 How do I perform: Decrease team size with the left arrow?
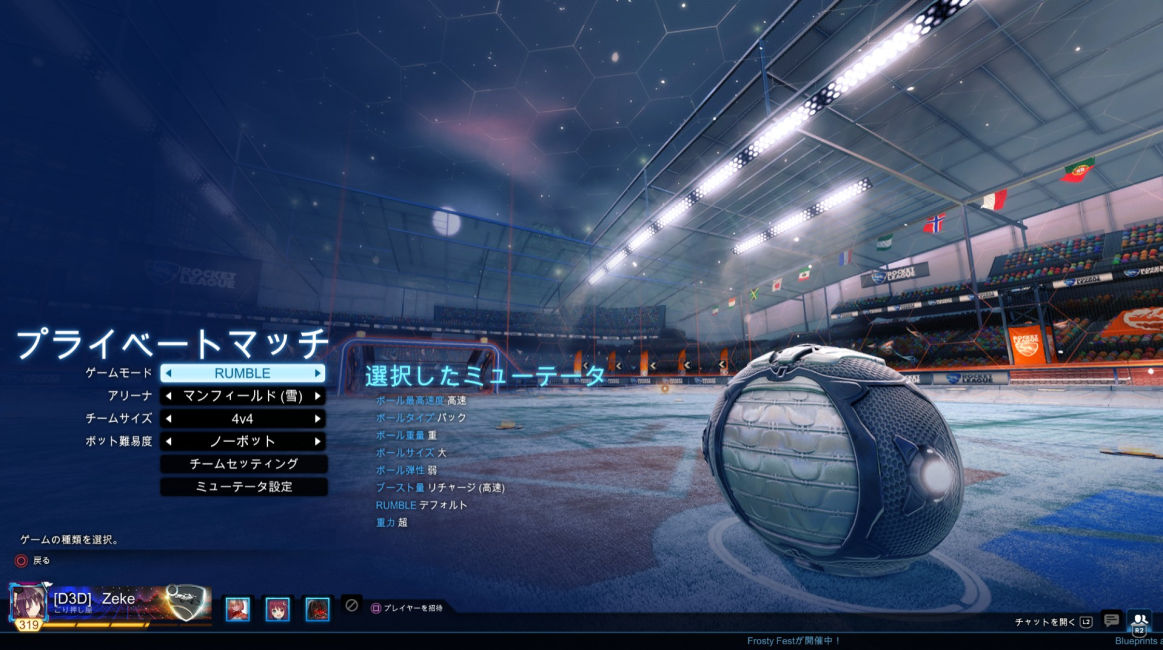click(169, 419)
